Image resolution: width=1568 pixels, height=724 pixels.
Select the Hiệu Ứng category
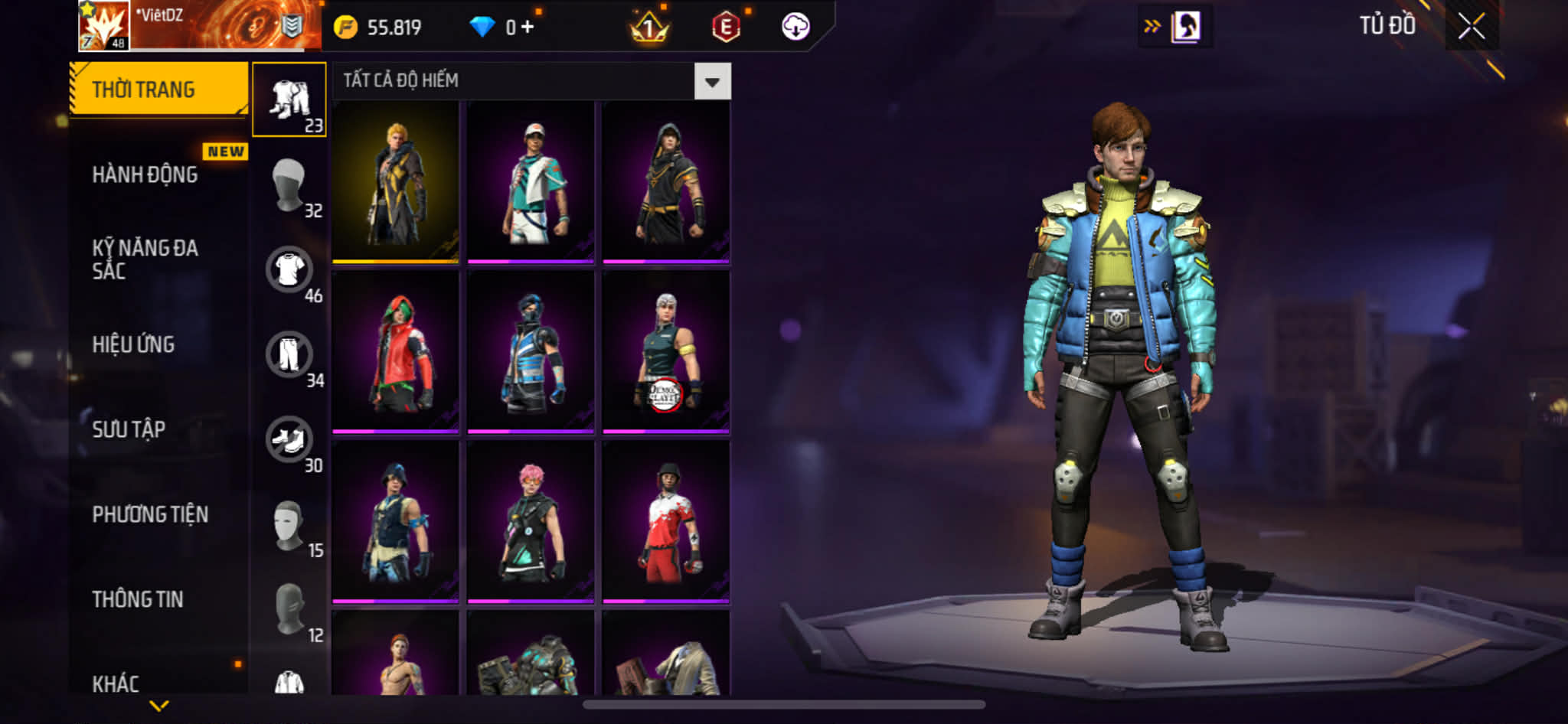pos(133,344)
